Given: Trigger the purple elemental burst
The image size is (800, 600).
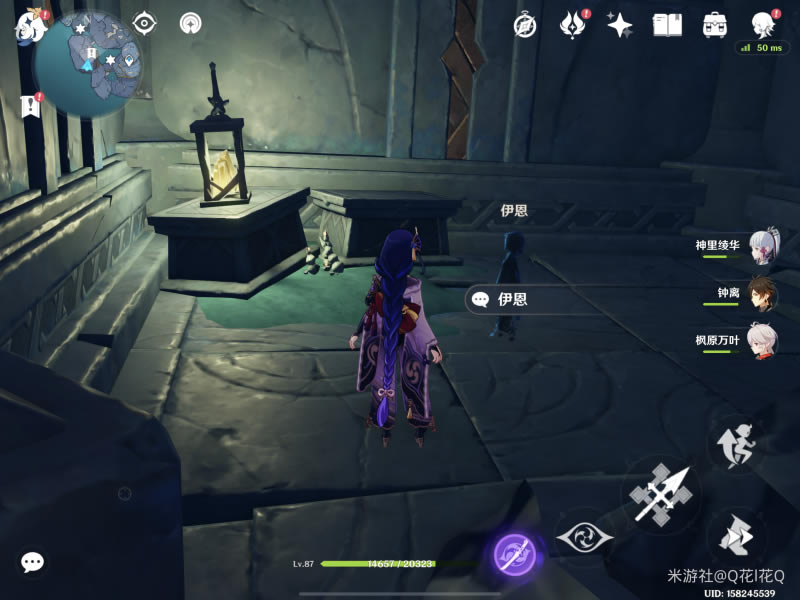Looking at the screenshot, I should click(x=515, y=554).
